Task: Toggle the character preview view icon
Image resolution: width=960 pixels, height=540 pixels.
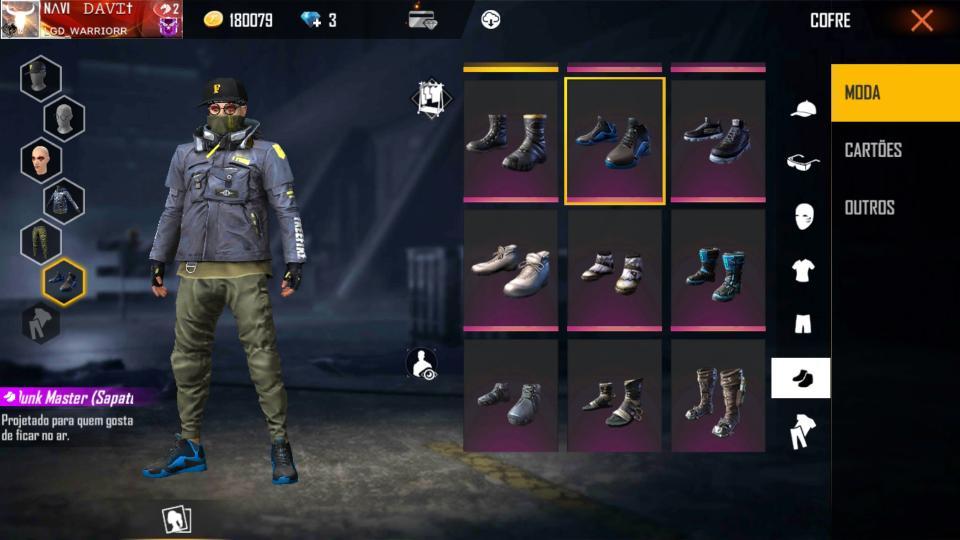Action: click(x=424, y=363)
